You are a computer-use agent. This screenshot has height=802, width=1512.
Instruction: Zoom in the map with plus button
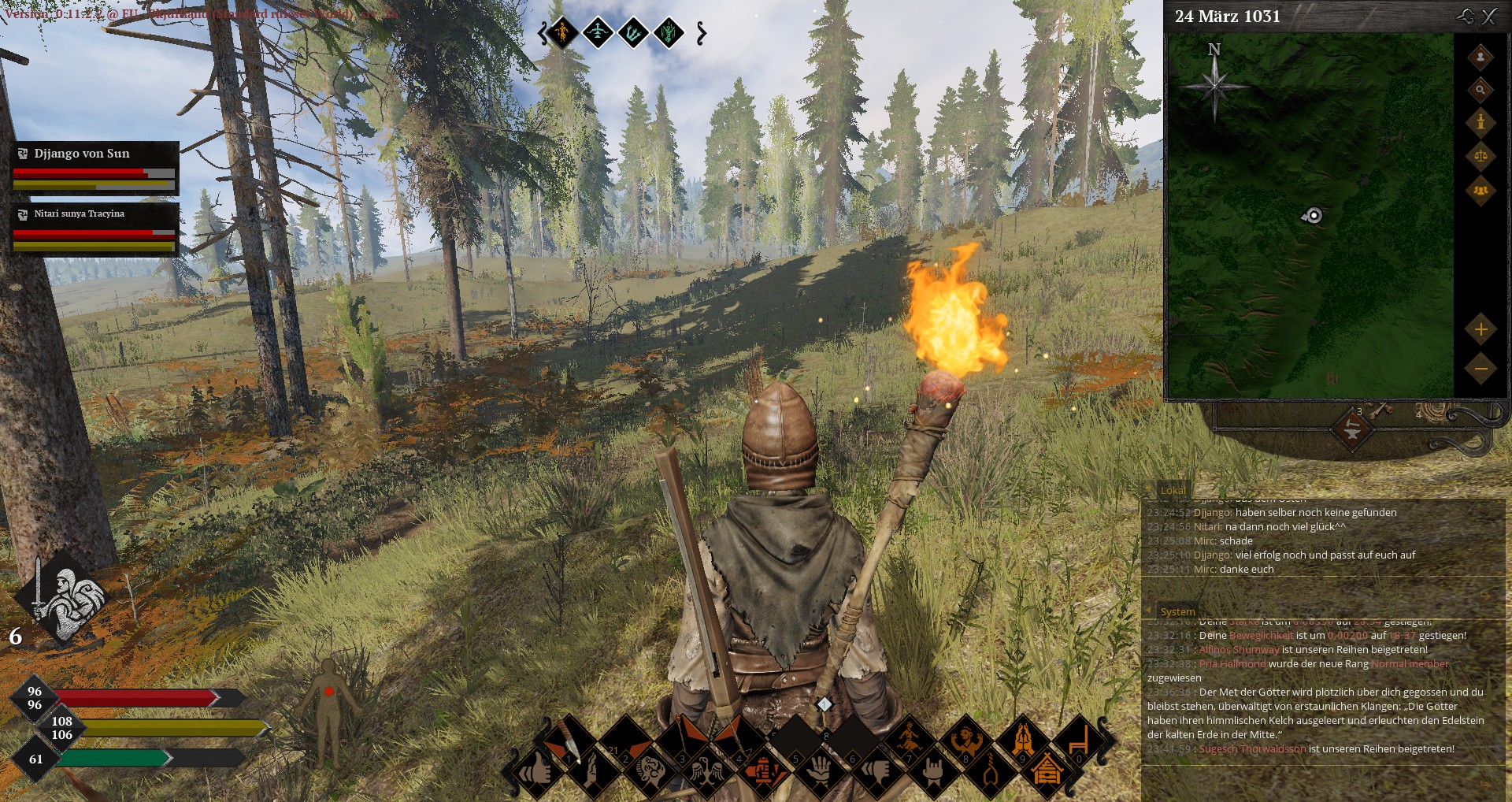(x=1480, y=329)
